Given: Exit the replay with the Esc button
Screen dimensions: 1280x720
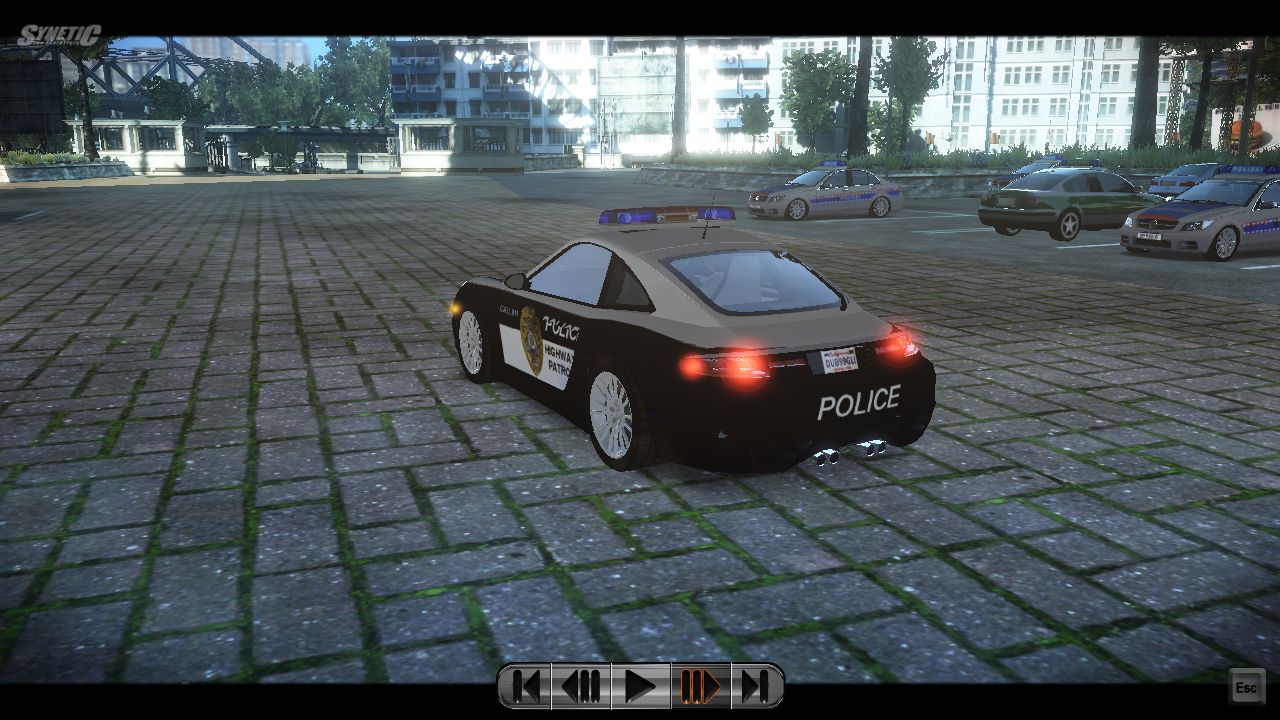Looking at the screenshot, I should 1246,688.
